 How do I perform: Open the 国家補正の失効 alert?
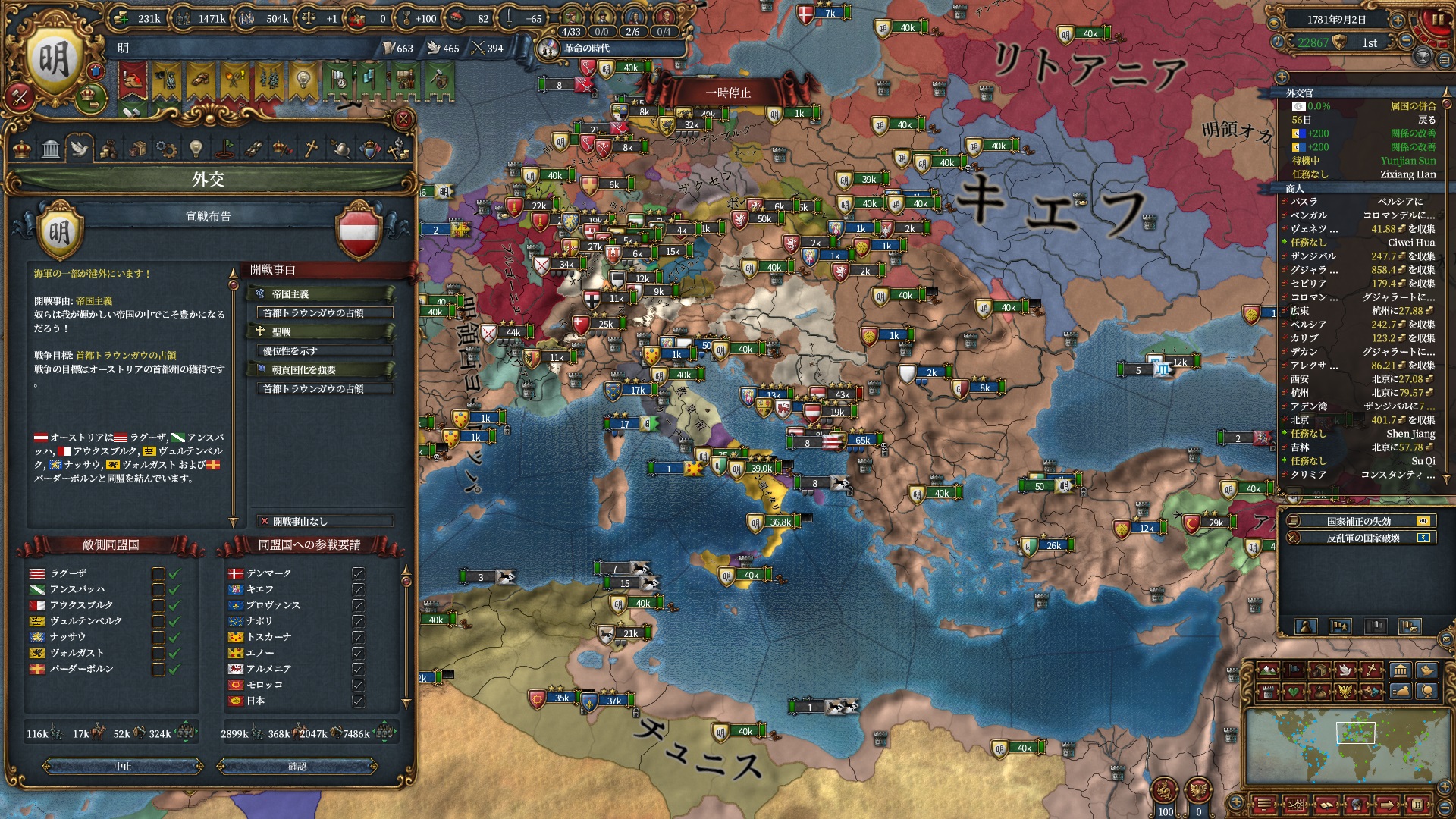click(x=1358, y=521)
